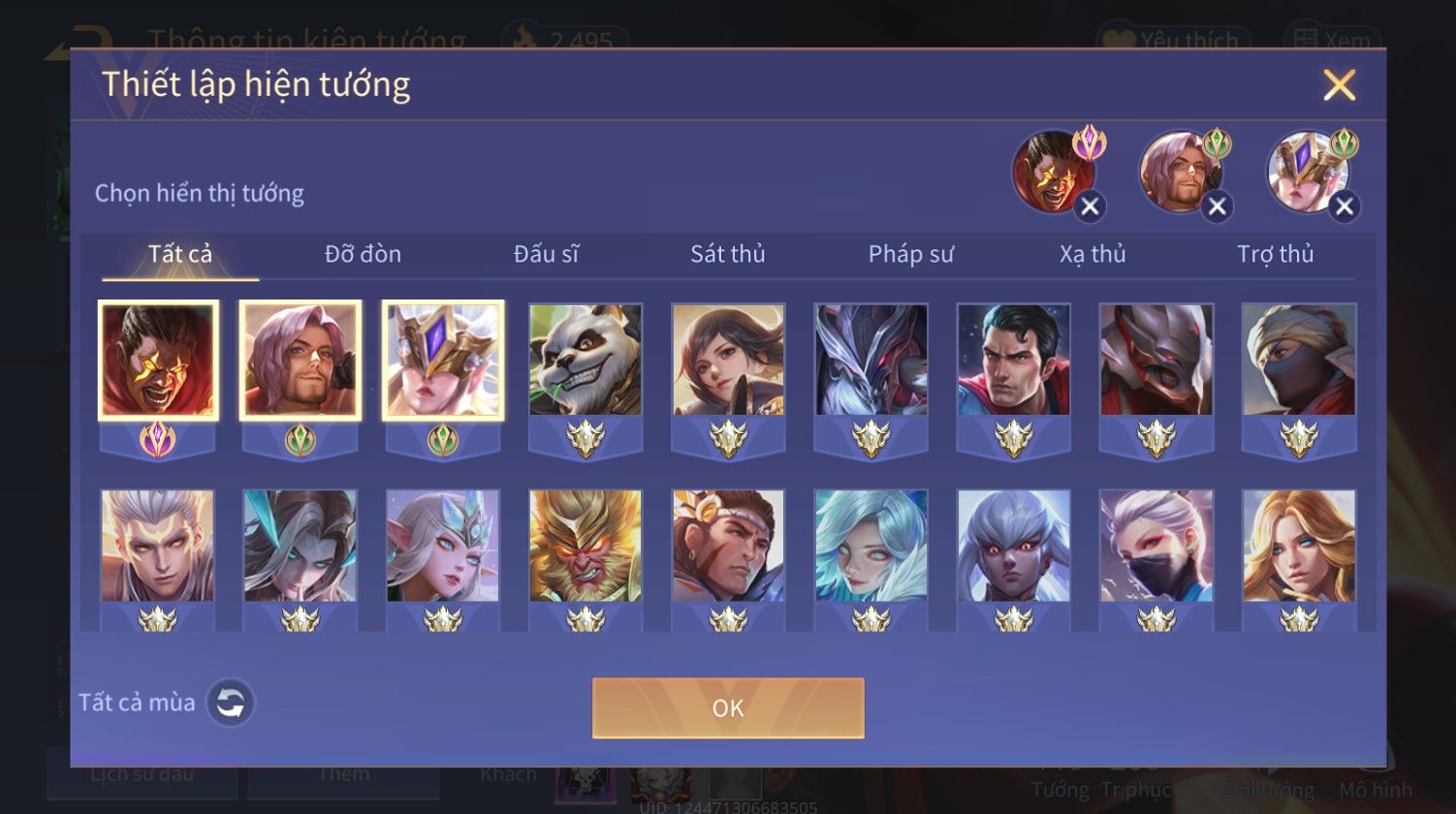The width and height of the screenshot is (1456, 814).
Task: Pick the blonde woman hero portrait
Action: [x=1299, y=546]
